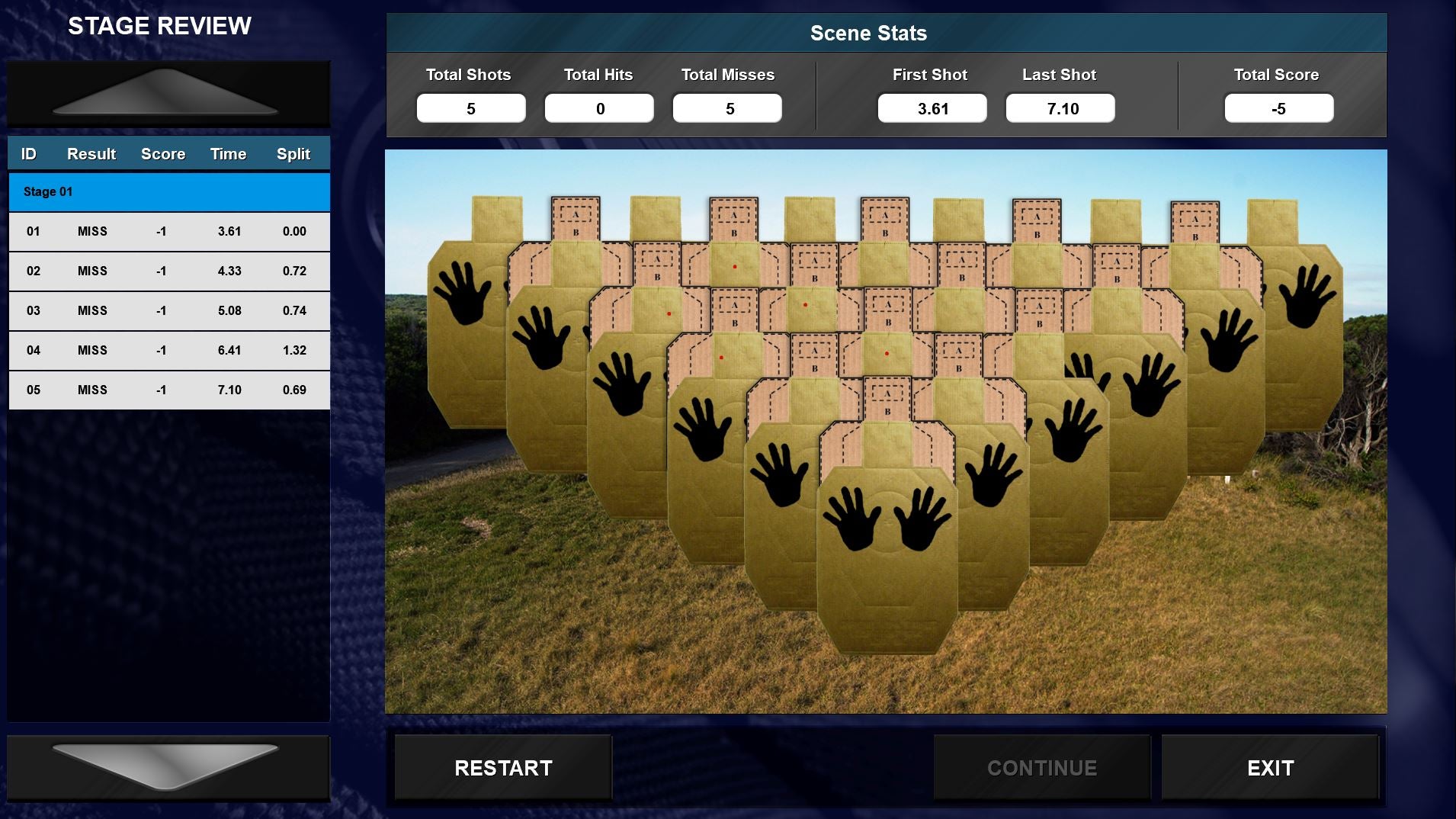1456x819 pixels.
Task: Click the down arrow below the shot list
Action: [168, 766]
